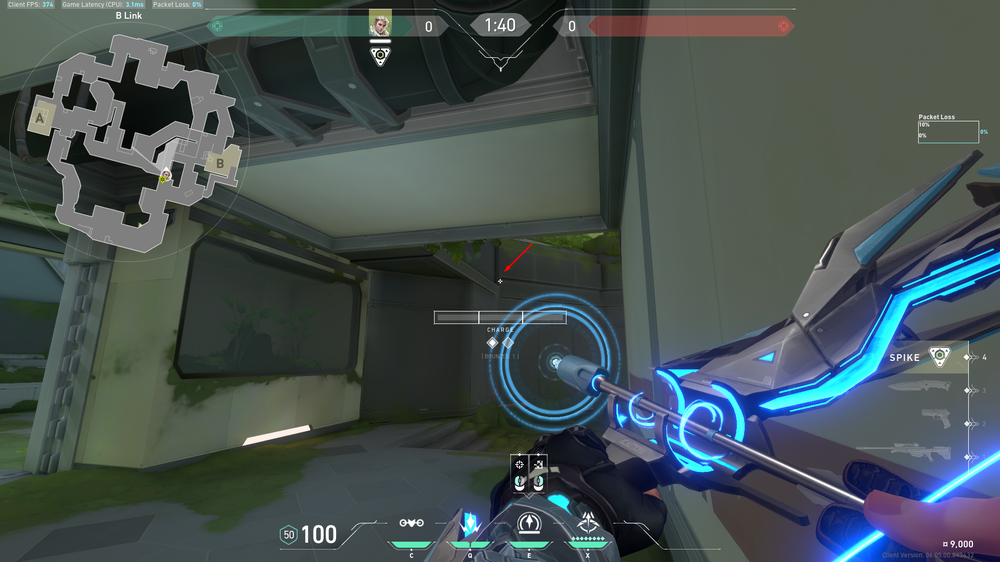The image size is (1000, 562).
Task: Click the spike carrier icon under the portrait
Action: pos(380,56)
